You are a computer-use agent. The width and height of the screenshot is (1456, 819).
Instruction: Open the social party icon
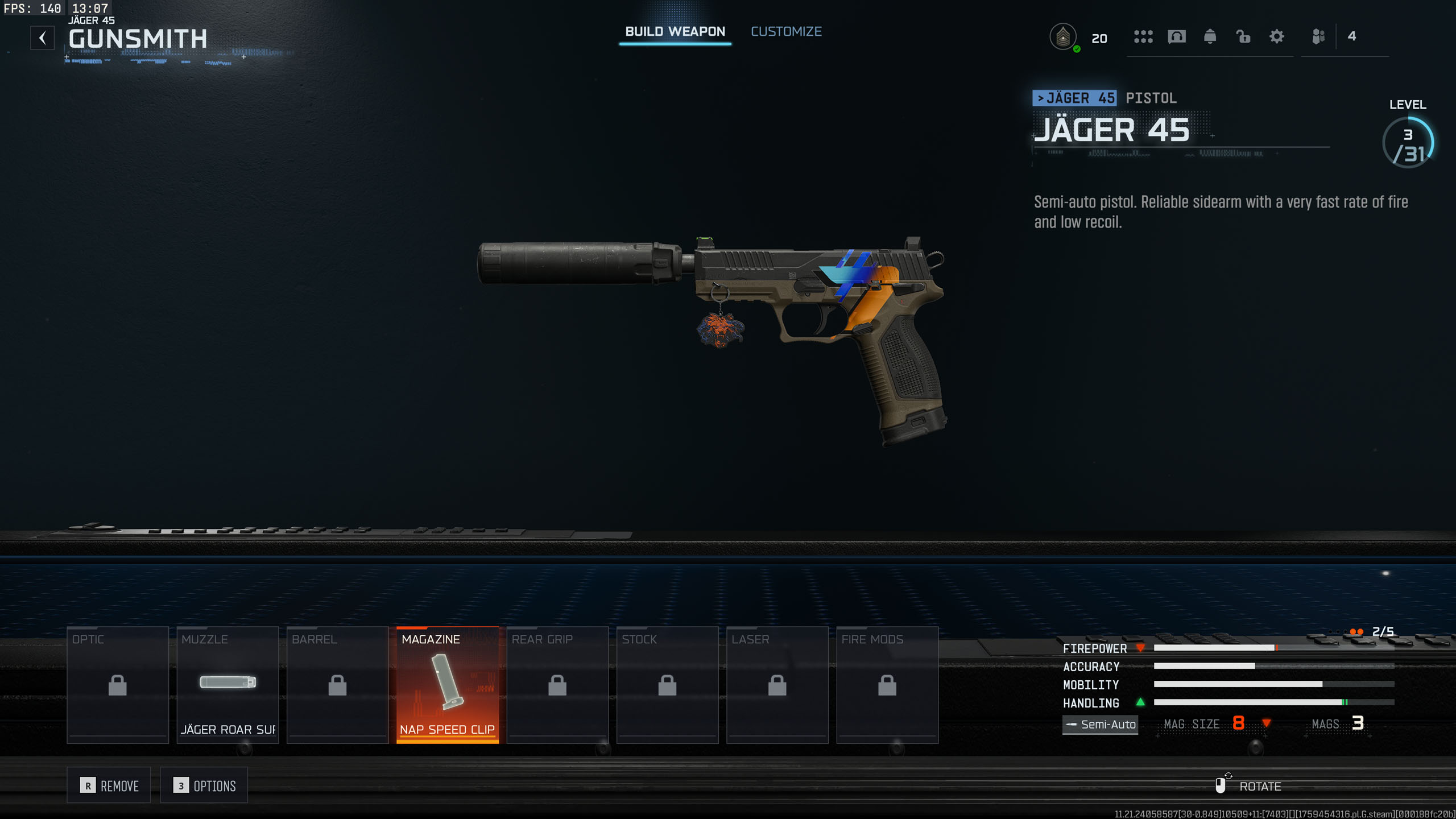(x=1318, y=37)
